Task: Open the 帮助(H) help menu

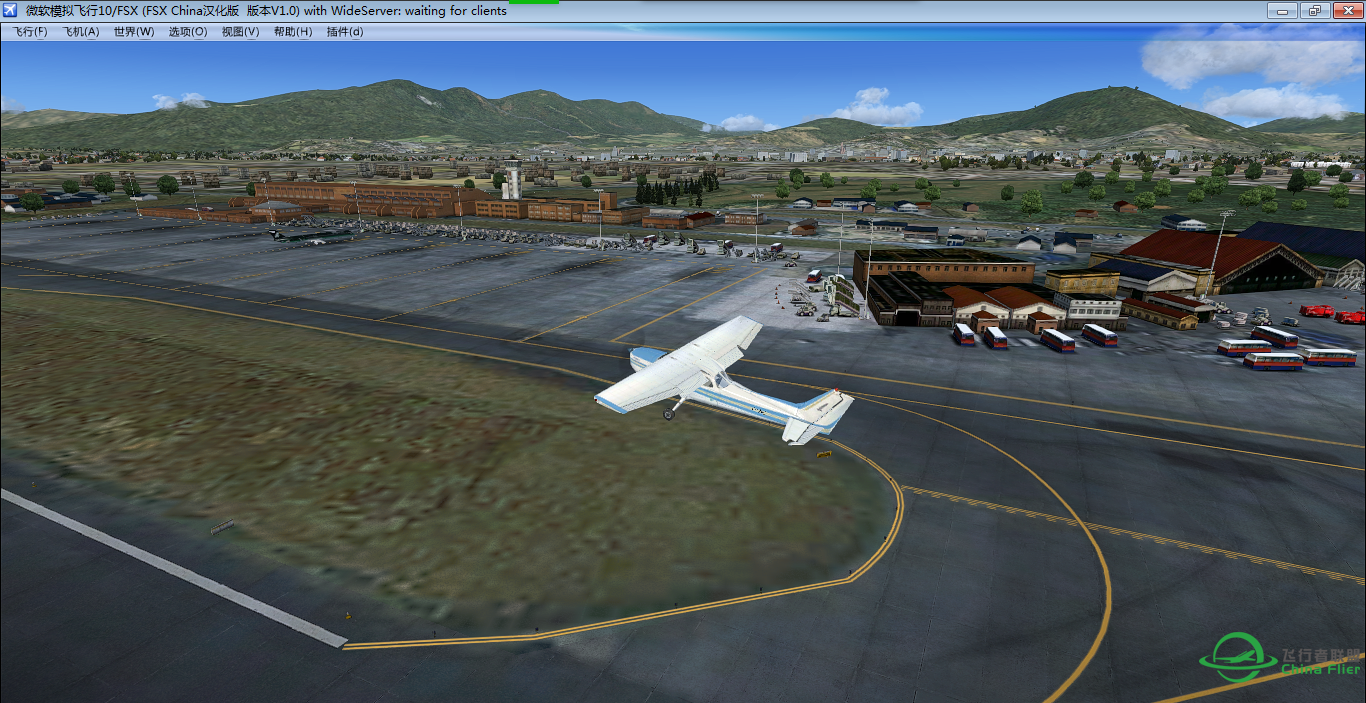Action: click(x=293, y=32)
